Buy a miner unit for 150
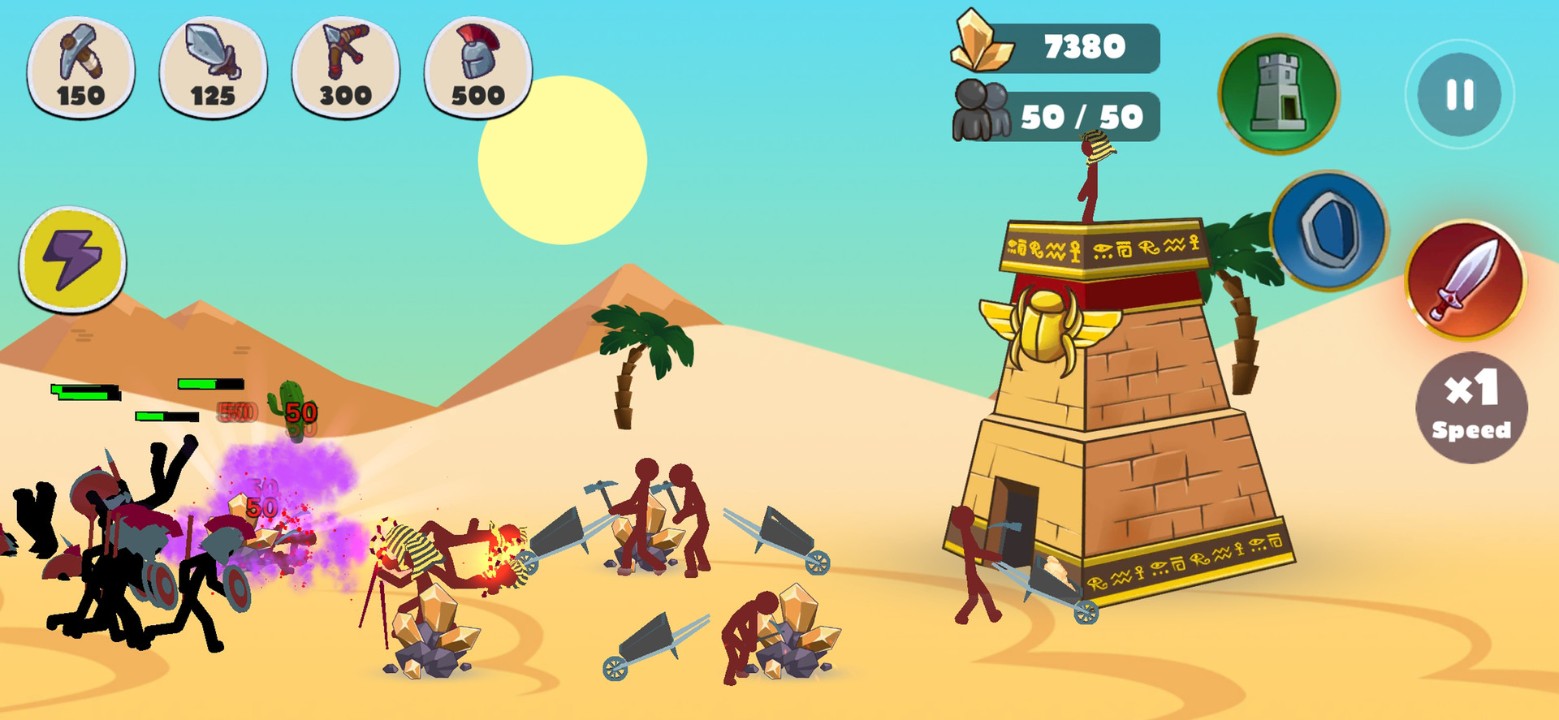 [x=81, y=68]
